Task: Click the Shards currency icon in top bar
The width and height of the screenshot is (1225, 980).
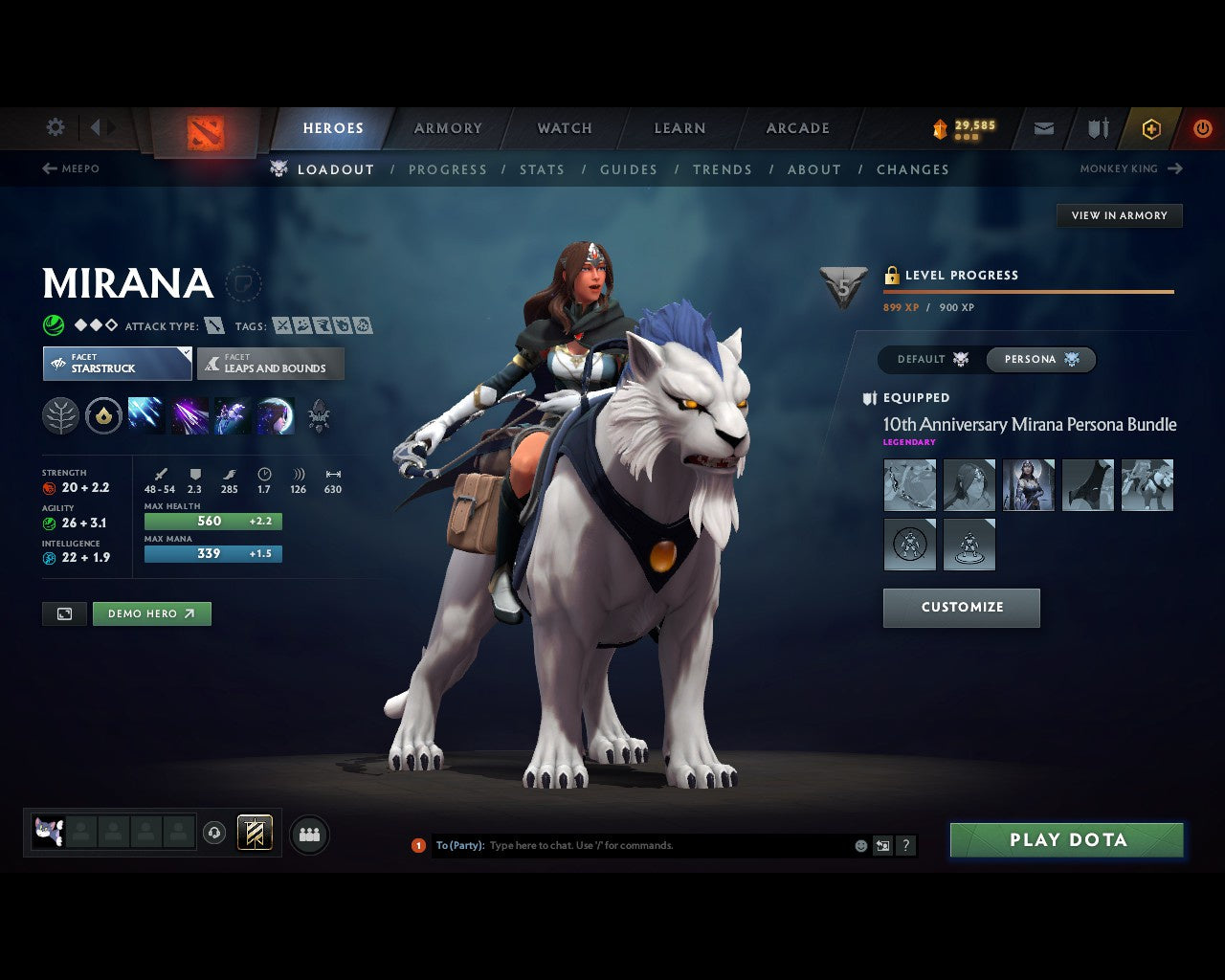Action: (x=939, y=126)
